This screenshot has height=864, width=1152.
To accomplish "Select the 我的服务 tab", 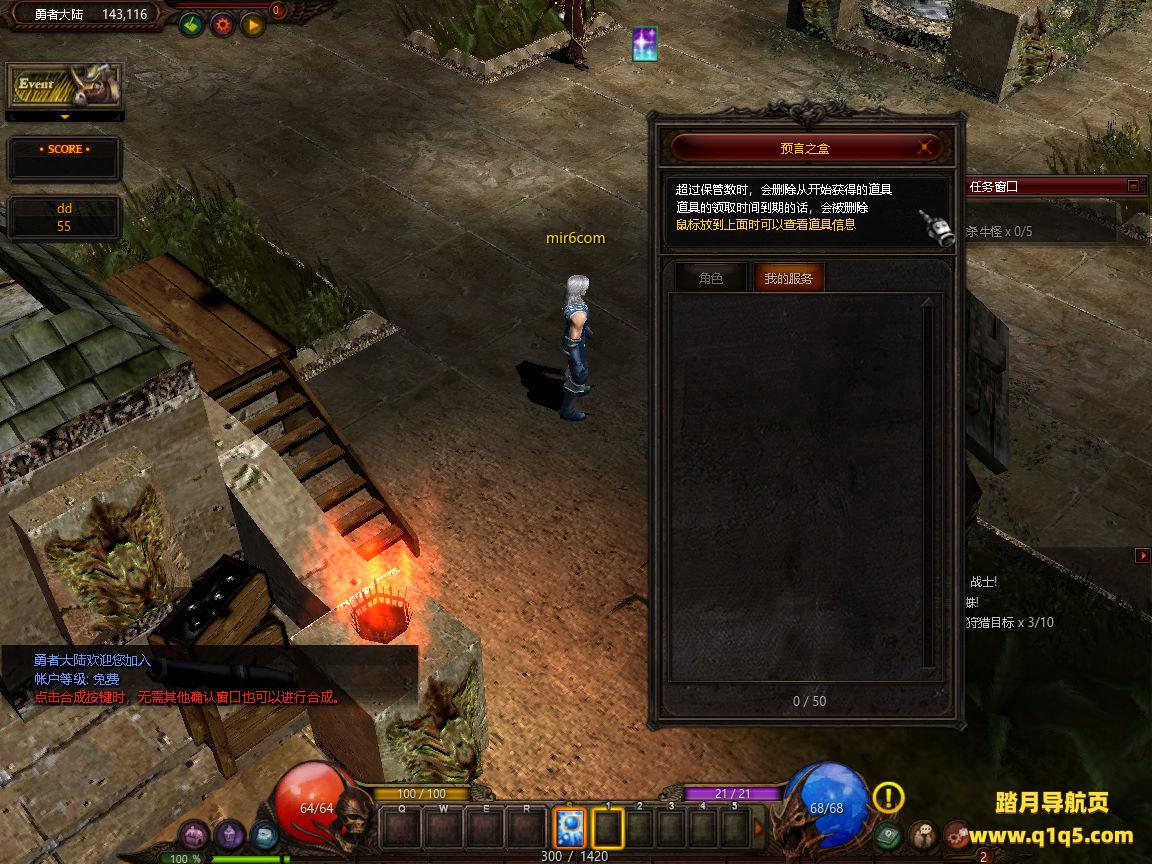I will (788, 279).
